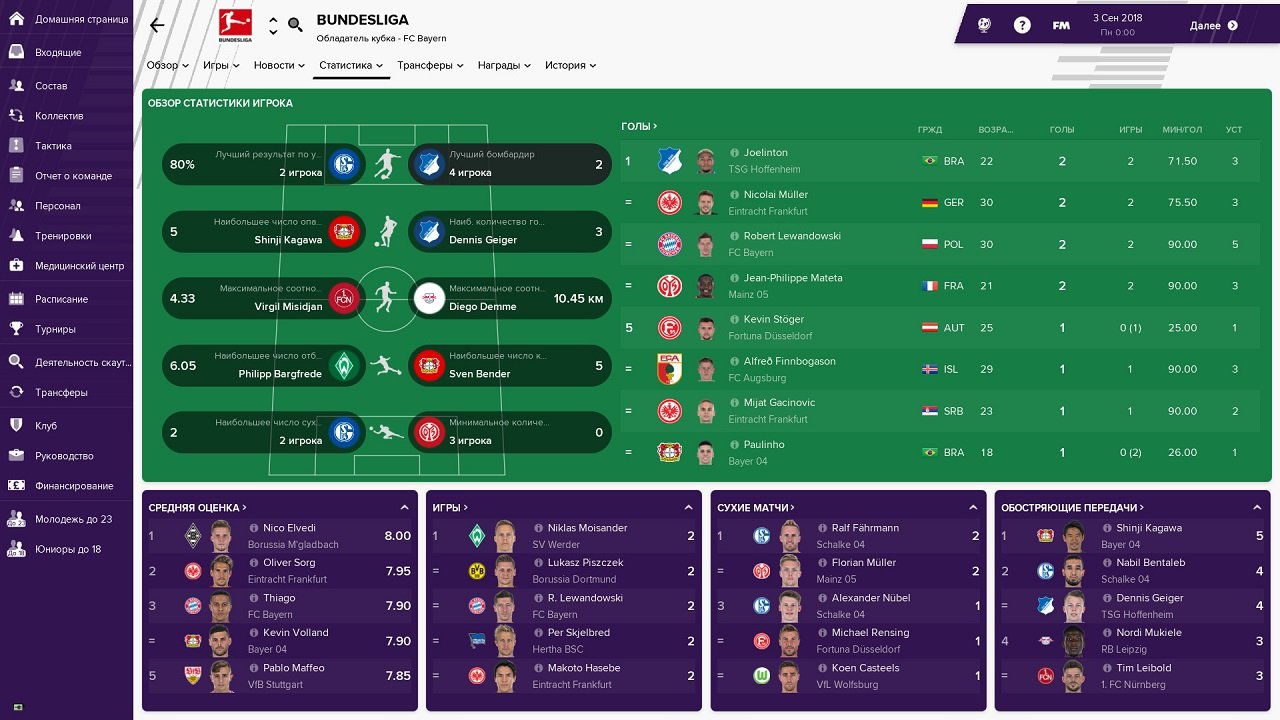Collapse the СУХИЕ МАТЧИ panel
The height and width of the screenshot is (720, 1280).
975,507
